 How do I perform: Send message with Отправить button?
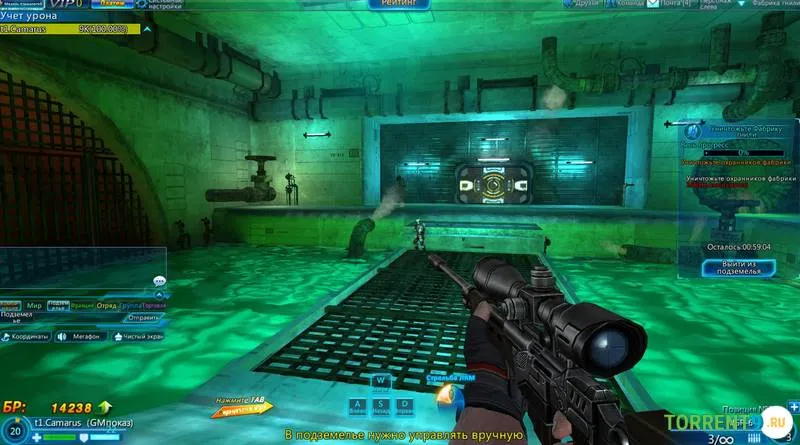pyautogui.click(x=142, y=318)
